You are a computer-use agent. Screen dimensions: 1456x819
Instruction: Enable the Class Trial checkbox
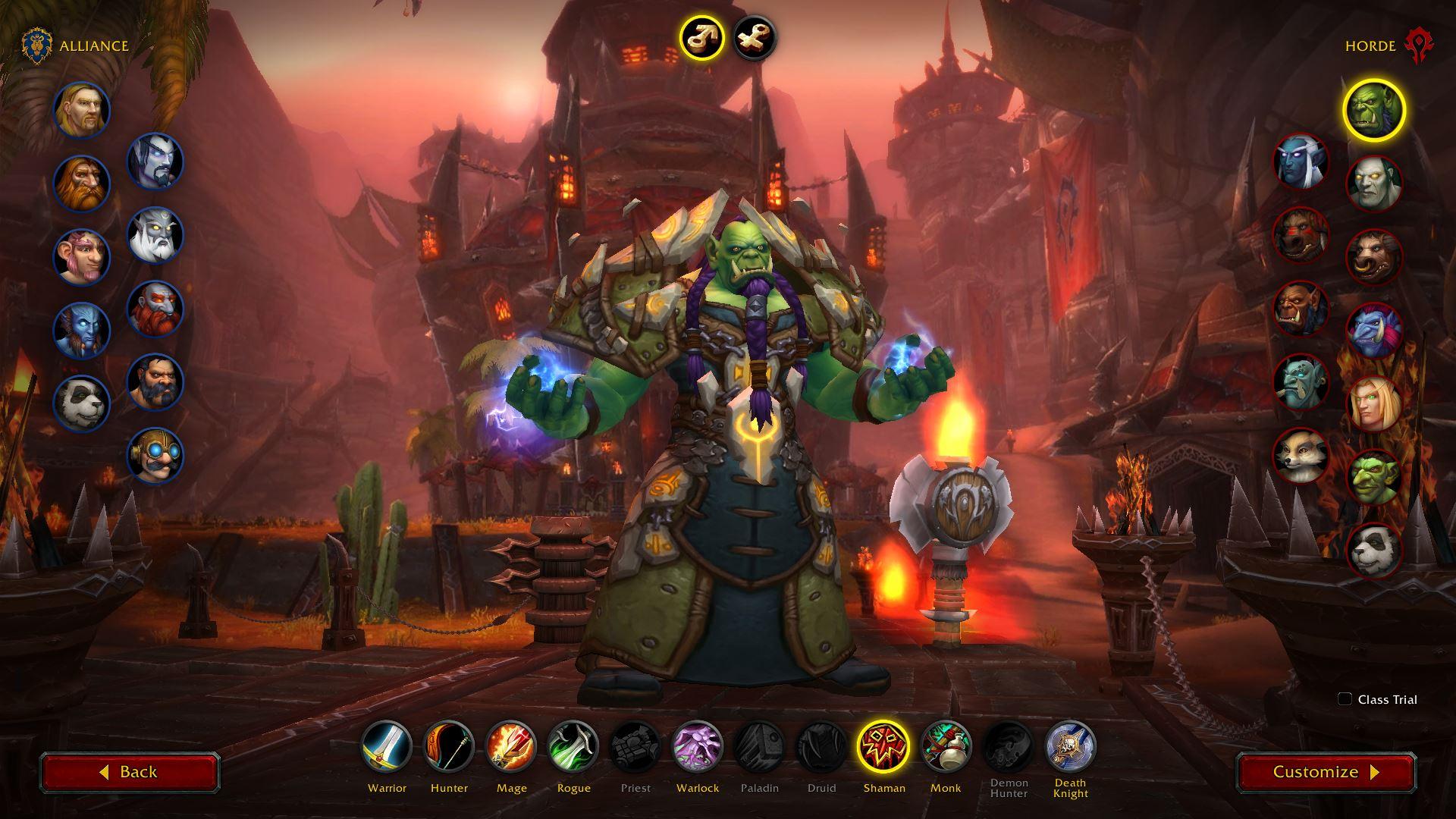pyautogui.click(x=1345, y=699)
